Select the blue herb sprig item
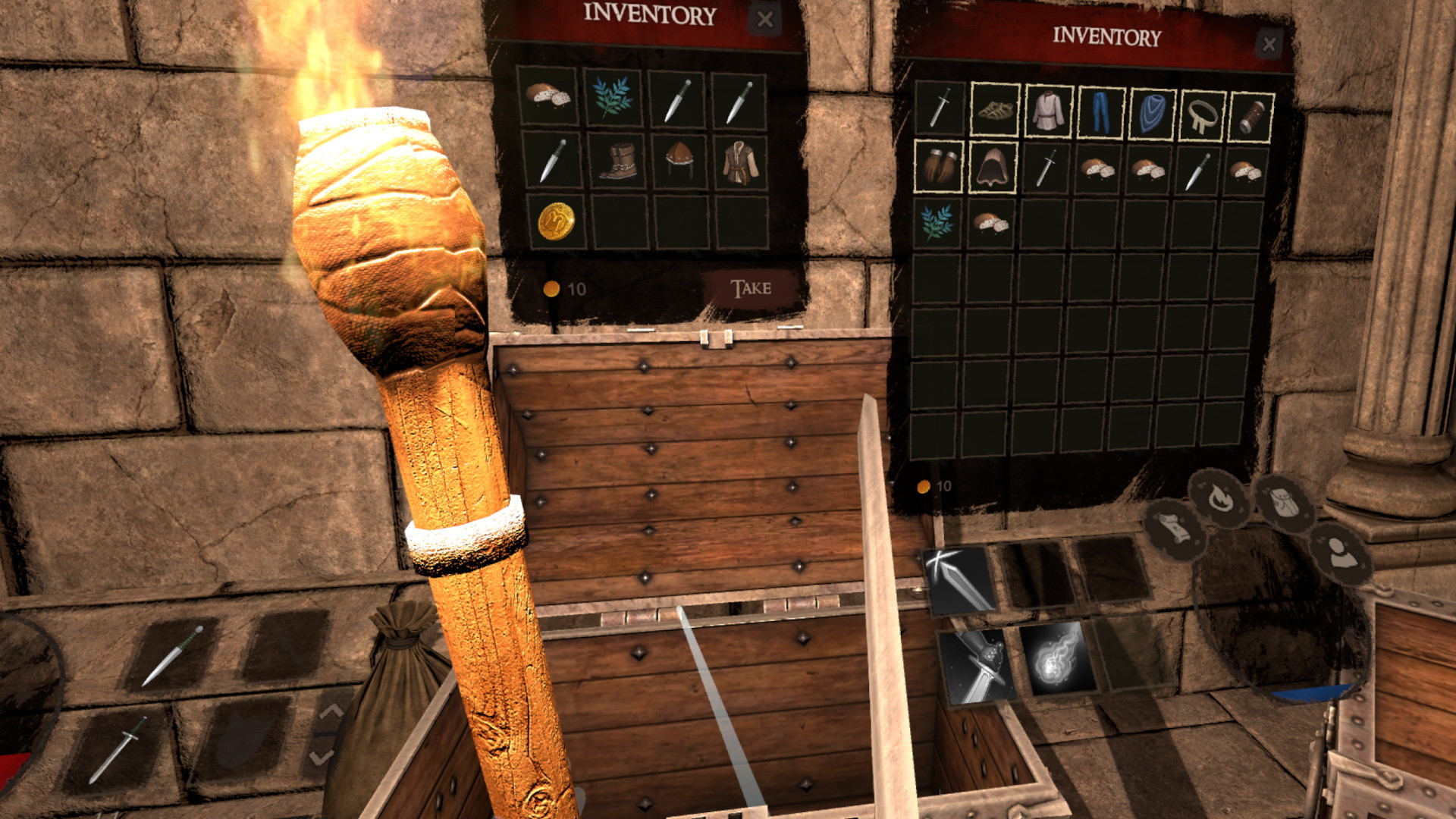The height and width of the screenshot is (819, 1456). [614, 99]
